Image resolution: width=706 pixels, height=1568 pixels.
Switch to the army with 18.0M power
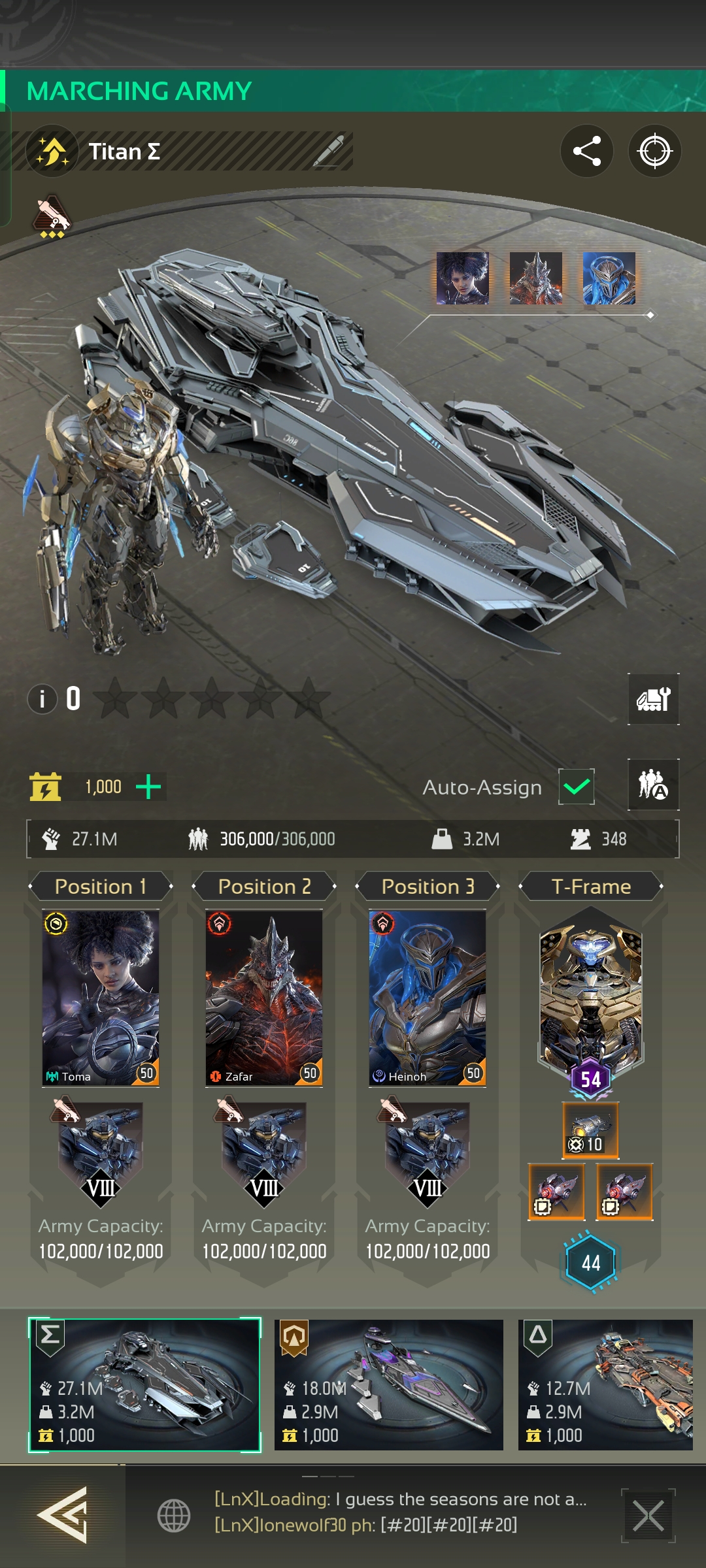tap(389, 1385)
